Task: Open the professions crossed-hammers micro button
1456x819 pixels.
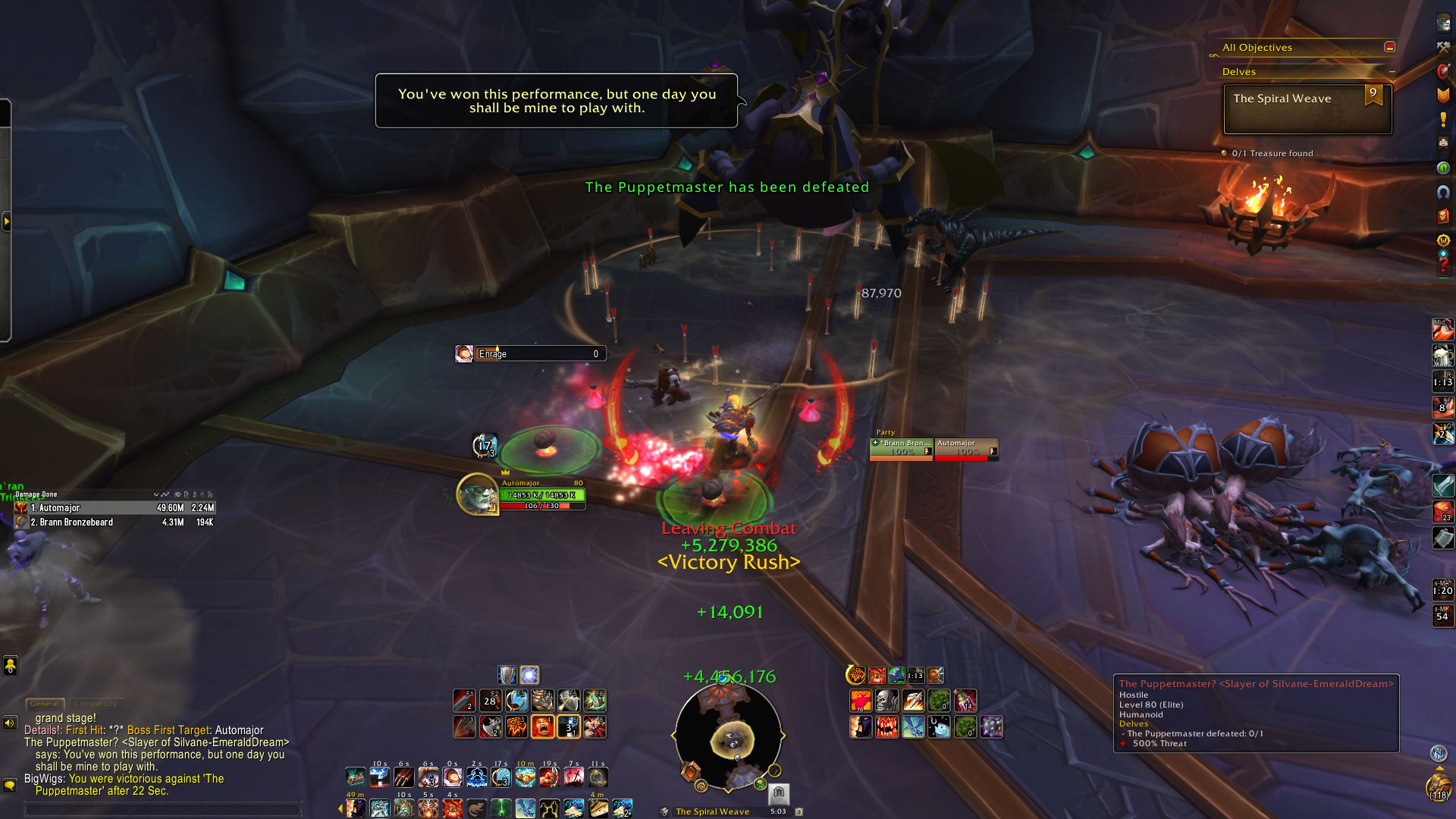Action: [1443, 47]
